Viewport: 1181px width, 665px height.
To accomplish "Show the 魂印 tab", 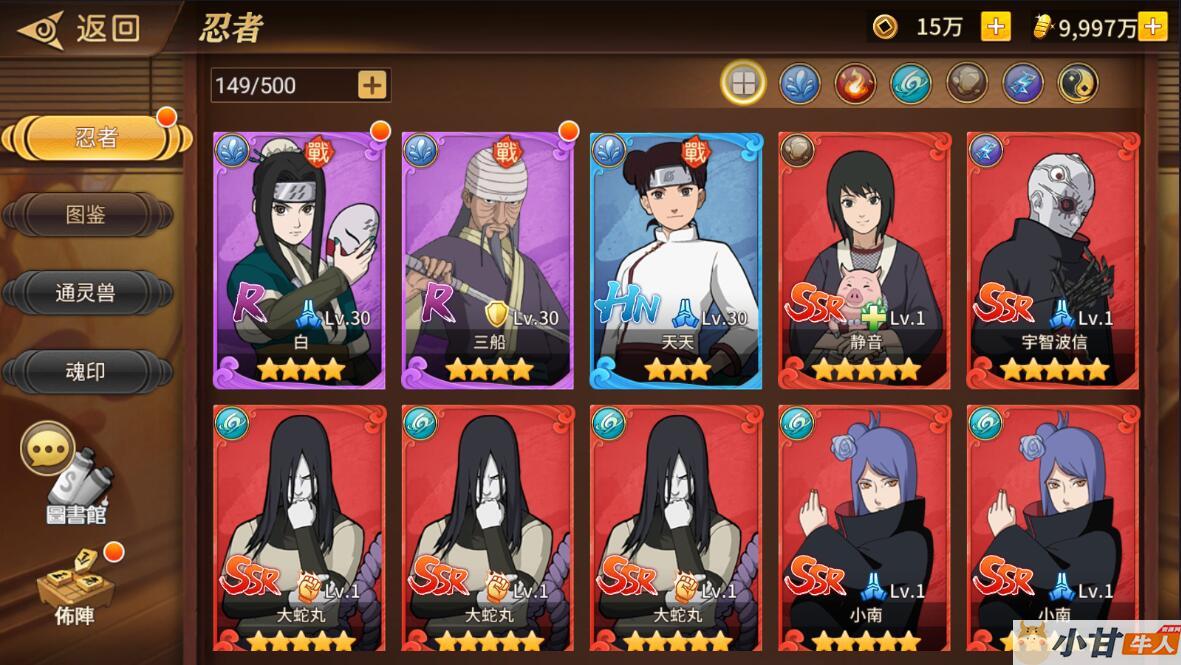I will (x=86, y=372).
